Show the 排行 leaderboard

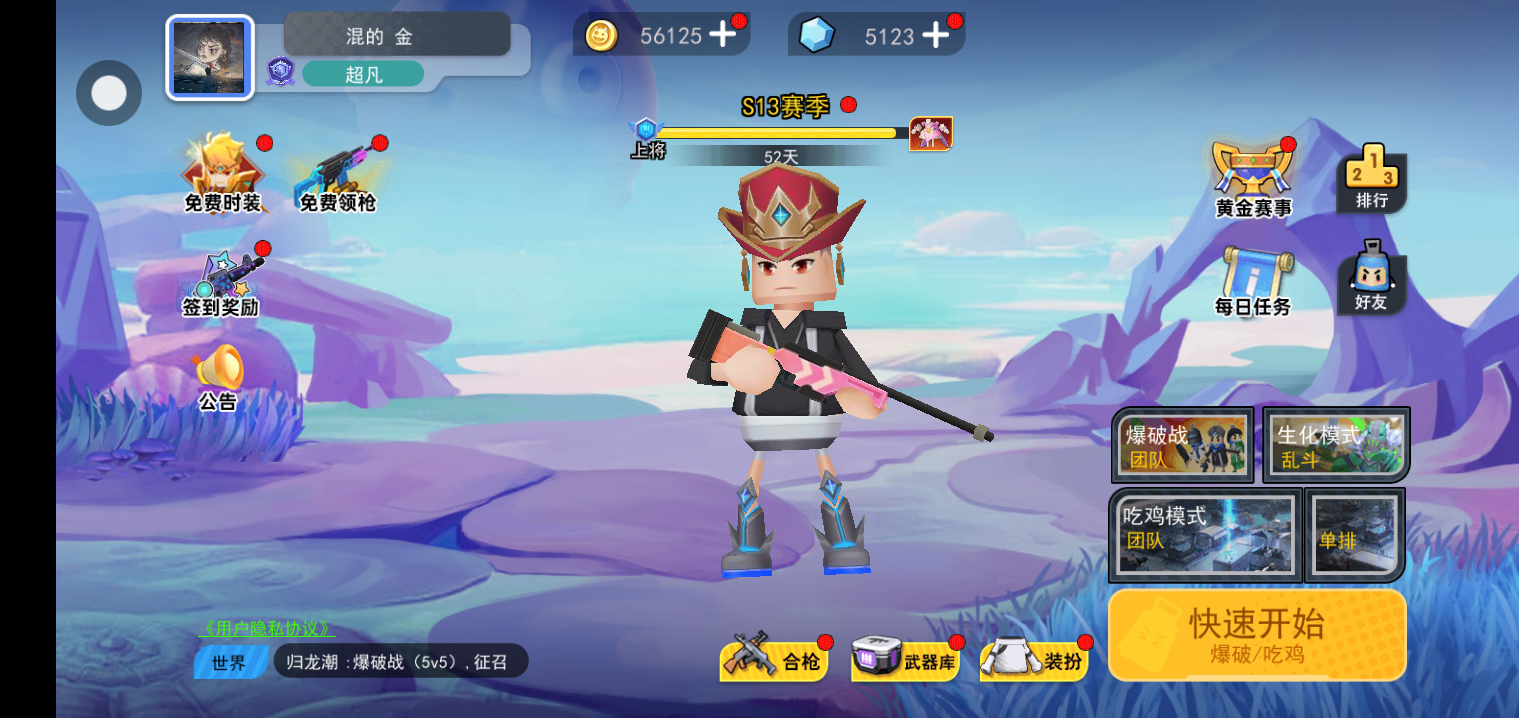[x=1371, y=179]
